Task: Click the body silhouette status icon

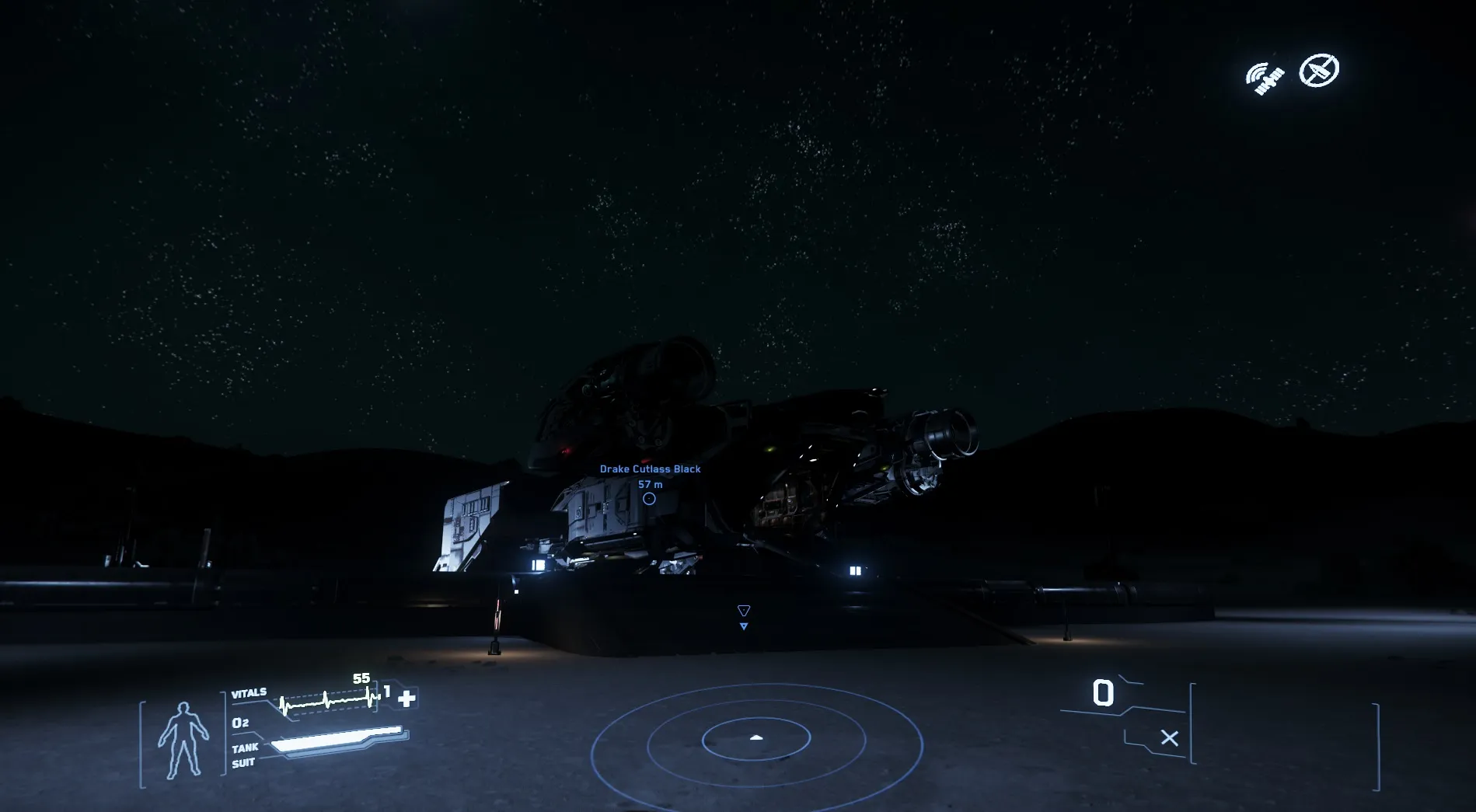Action: (183, 740)
